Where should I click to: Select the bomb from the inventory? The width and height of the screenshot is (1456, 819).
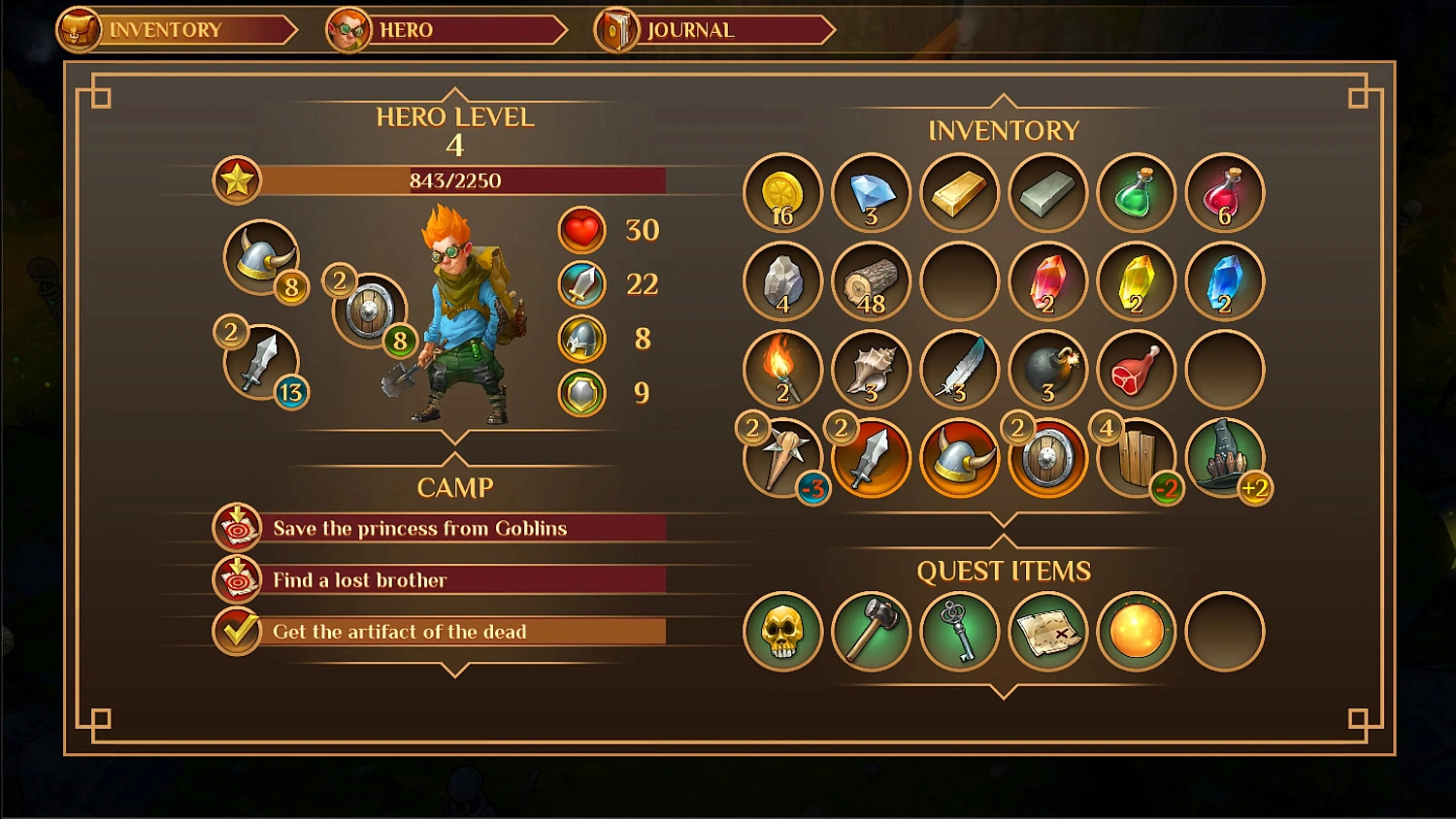click(1047, 370)
